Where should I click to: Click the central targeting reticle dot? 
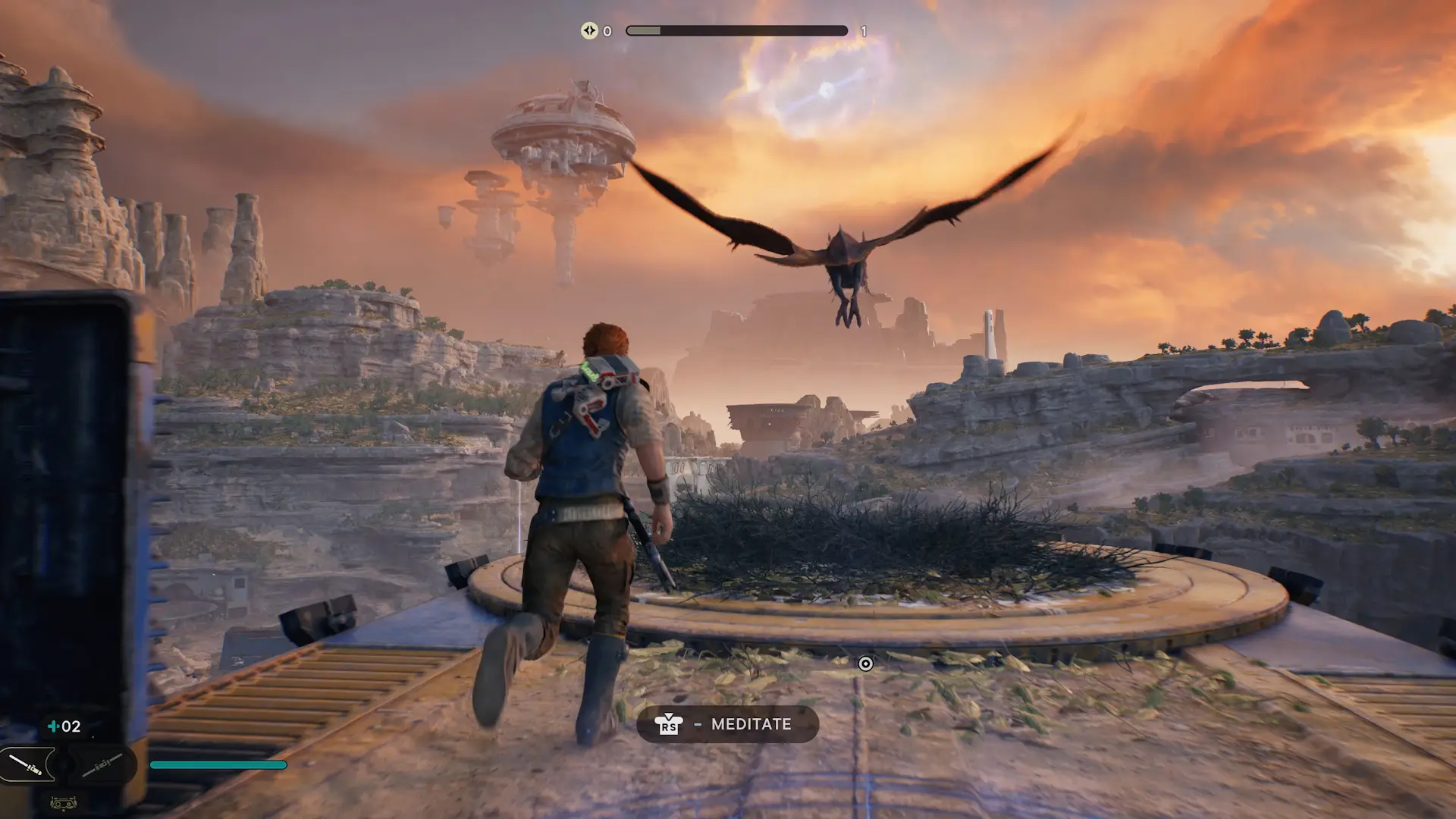point(867,664)
